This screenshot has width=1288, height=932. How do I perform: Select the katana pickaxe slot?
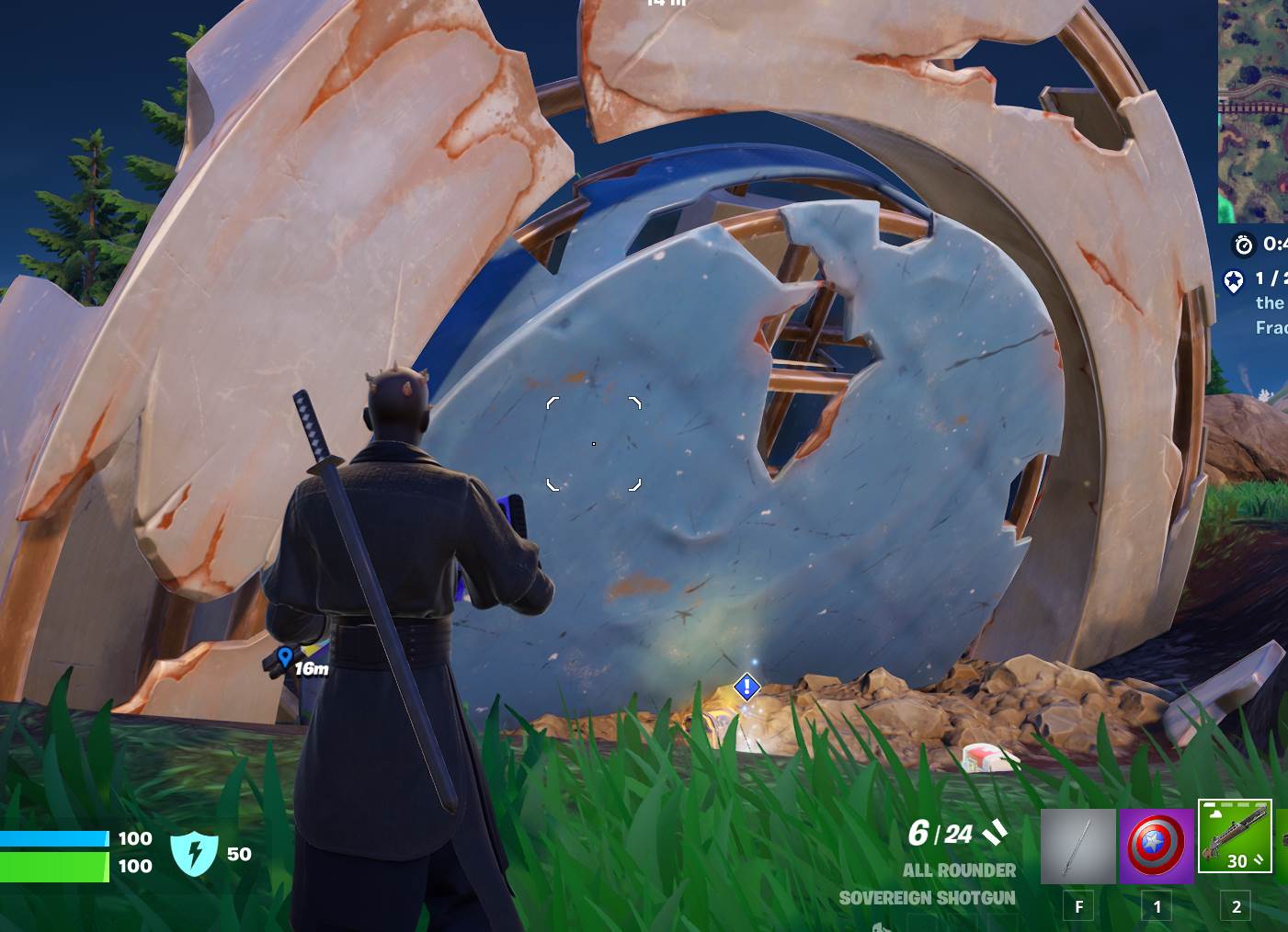pyautogui.click(x=1077, y=847)
